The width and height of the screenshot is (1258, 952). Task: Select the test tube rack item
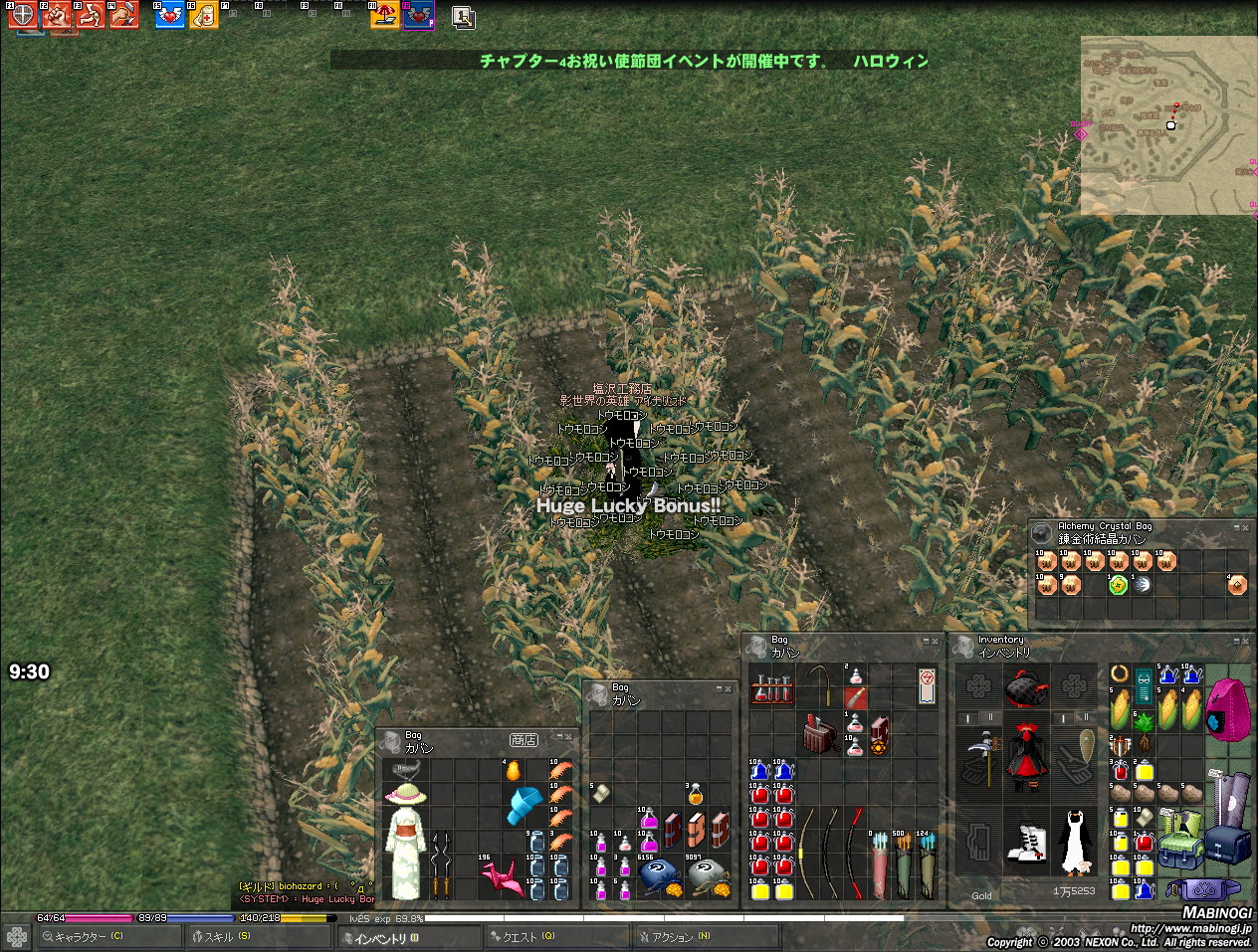(x=771, y=687)
